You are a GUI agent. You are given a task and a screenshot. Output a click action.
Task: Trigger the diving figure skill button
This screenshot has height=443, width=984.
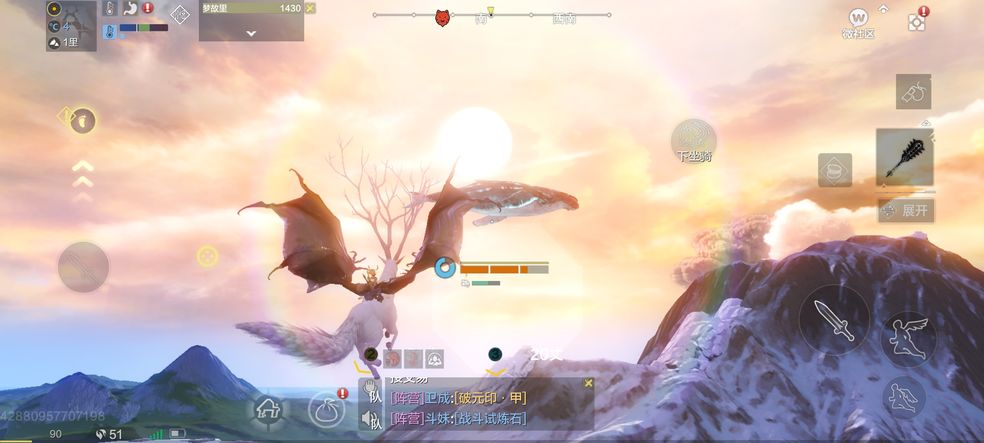point(903,397)
